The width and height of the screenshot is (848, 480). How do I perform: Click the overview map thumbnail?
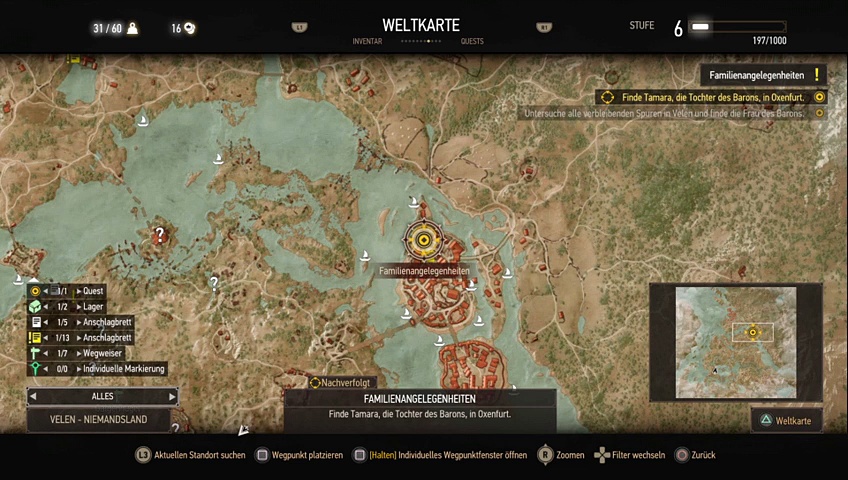pyautogui.click(x=735, y=342)
